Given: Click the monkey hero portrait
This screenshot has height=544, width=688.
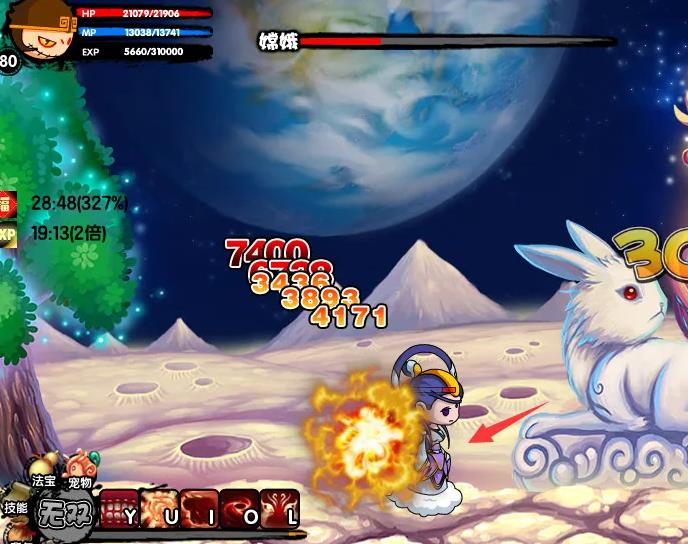Looking at the screenshot, I should [x=38, y=30].
